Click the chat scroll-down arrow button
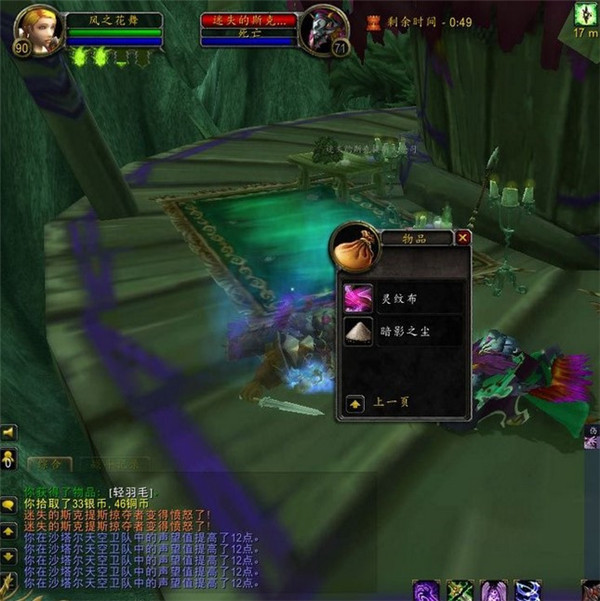Image resolution: width=600 pixels, height=601 pixels. click(x=8, y=555)
